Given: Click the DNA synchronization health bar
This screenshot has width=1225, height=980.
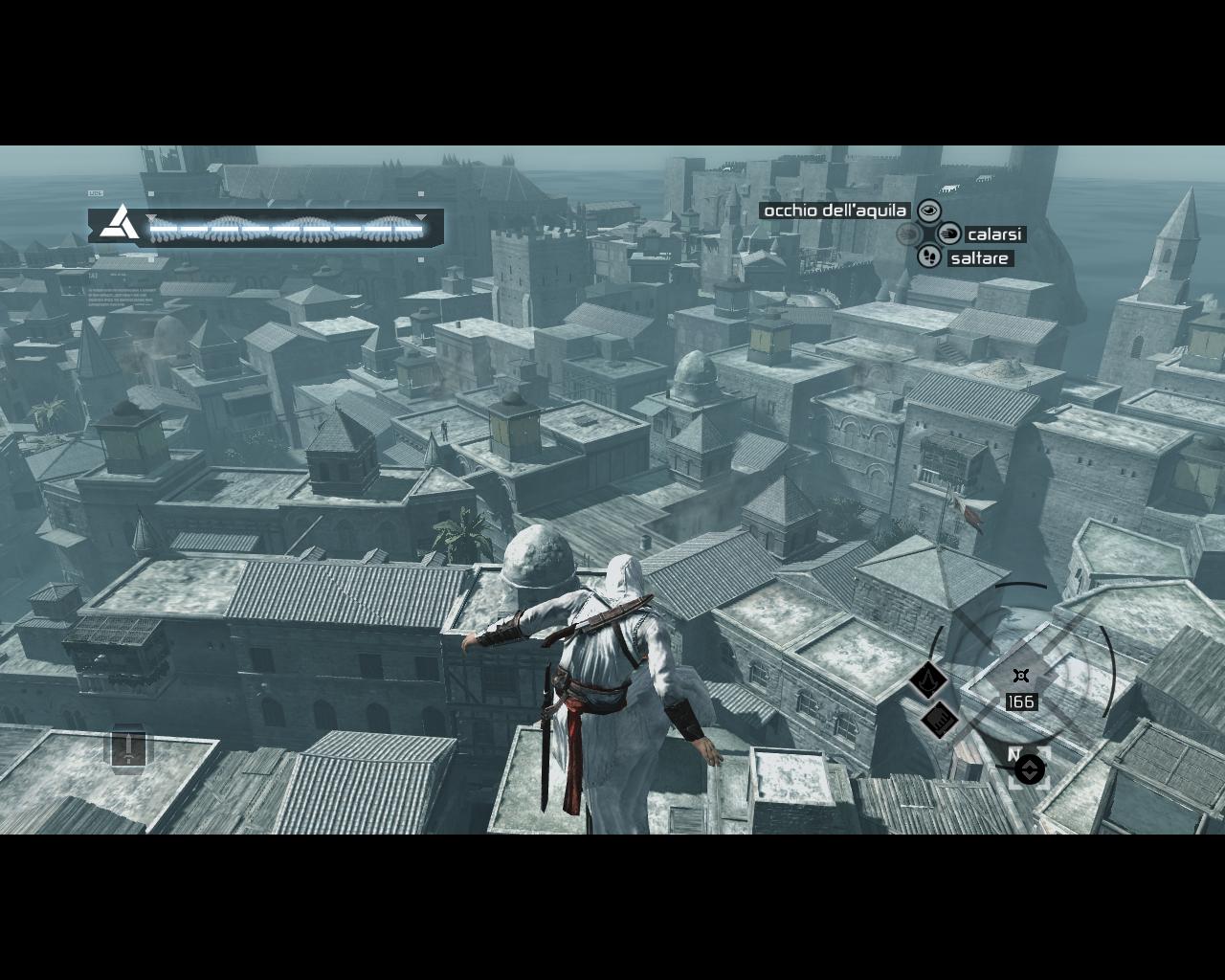Looking at the screenshot, I should (287, 230).
